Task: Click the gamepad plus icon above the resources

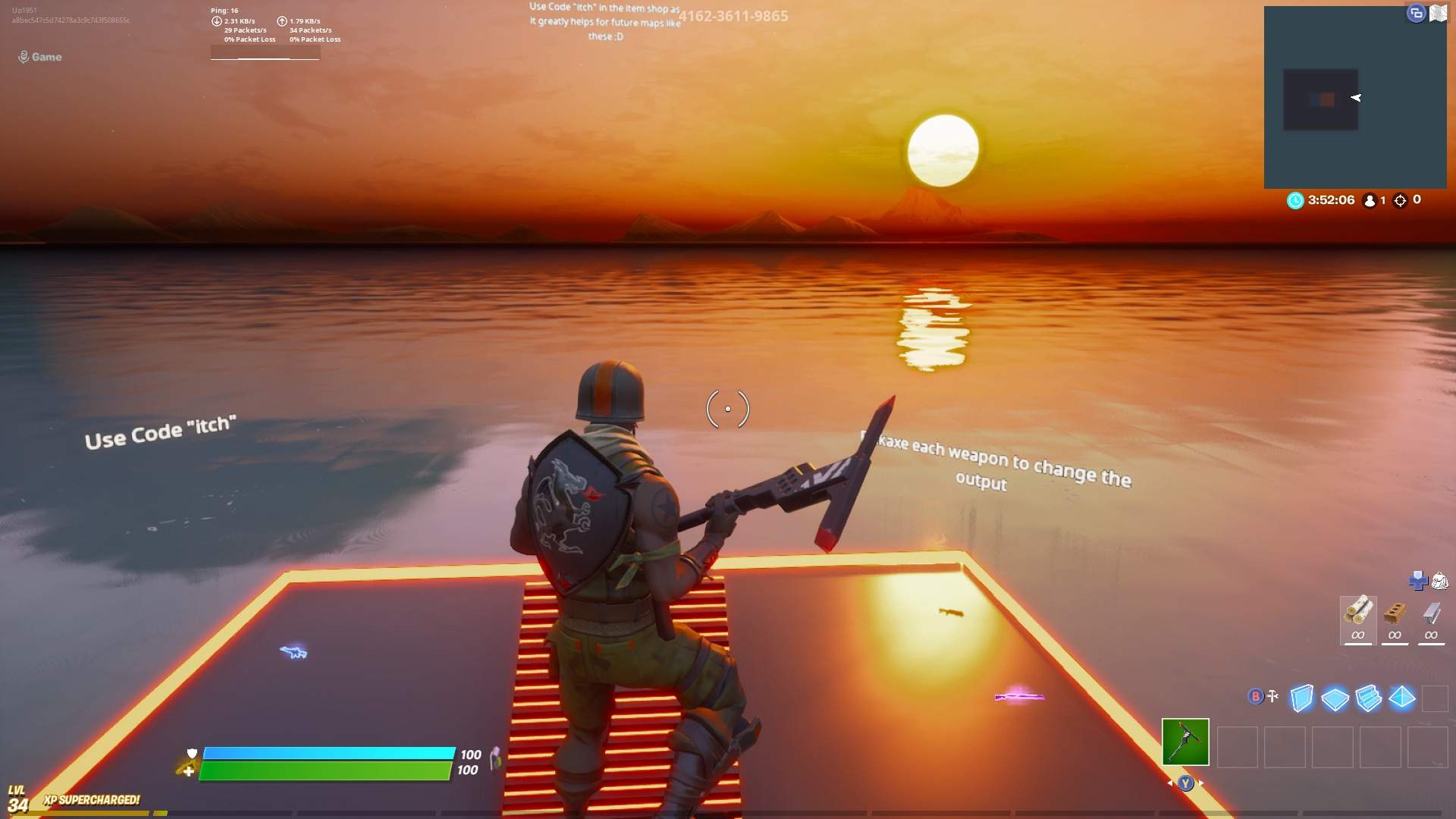Action: (x=1418, y=581)
